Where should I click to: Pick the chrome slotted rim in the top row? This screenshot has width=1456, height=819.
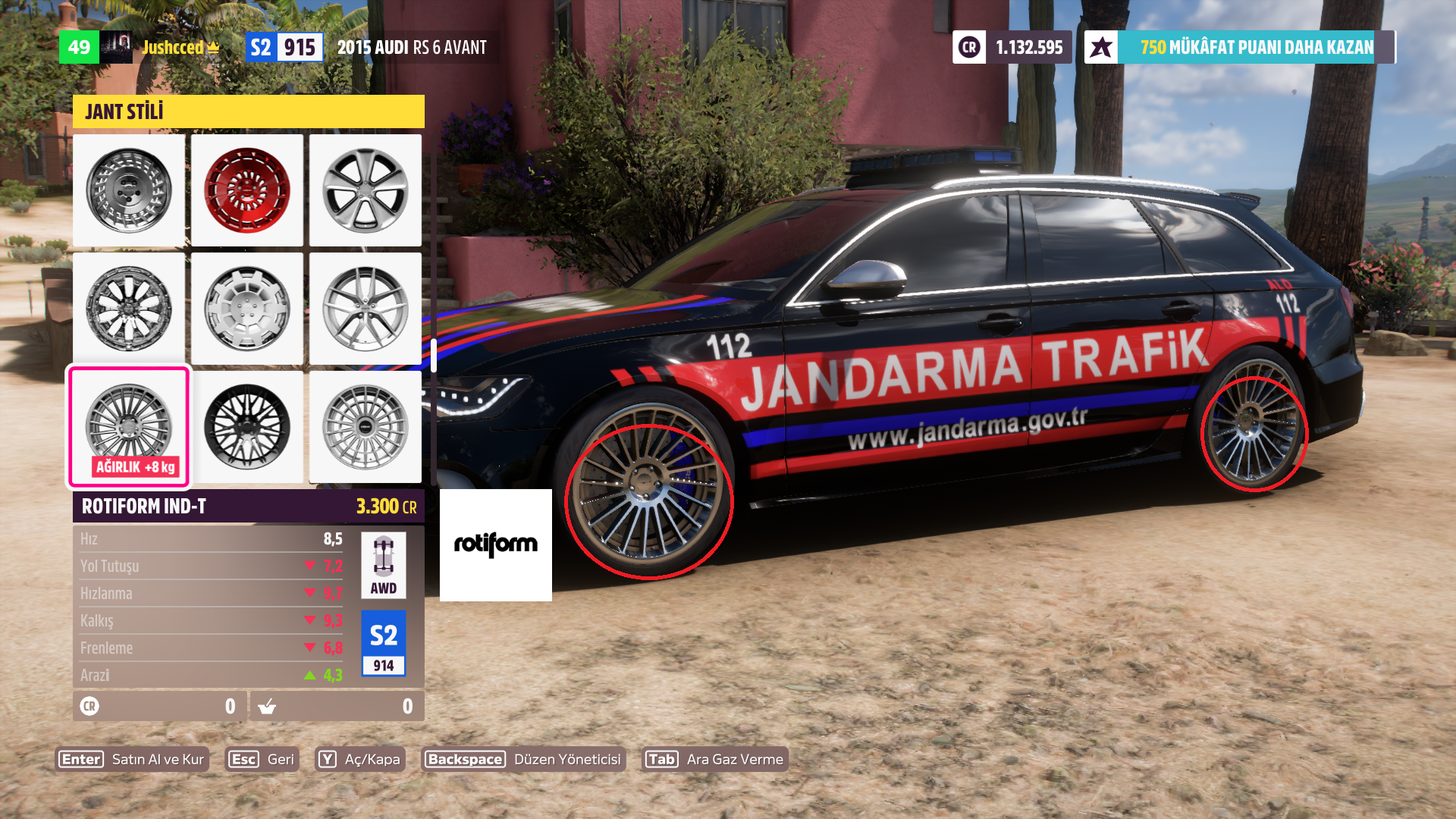129,190
